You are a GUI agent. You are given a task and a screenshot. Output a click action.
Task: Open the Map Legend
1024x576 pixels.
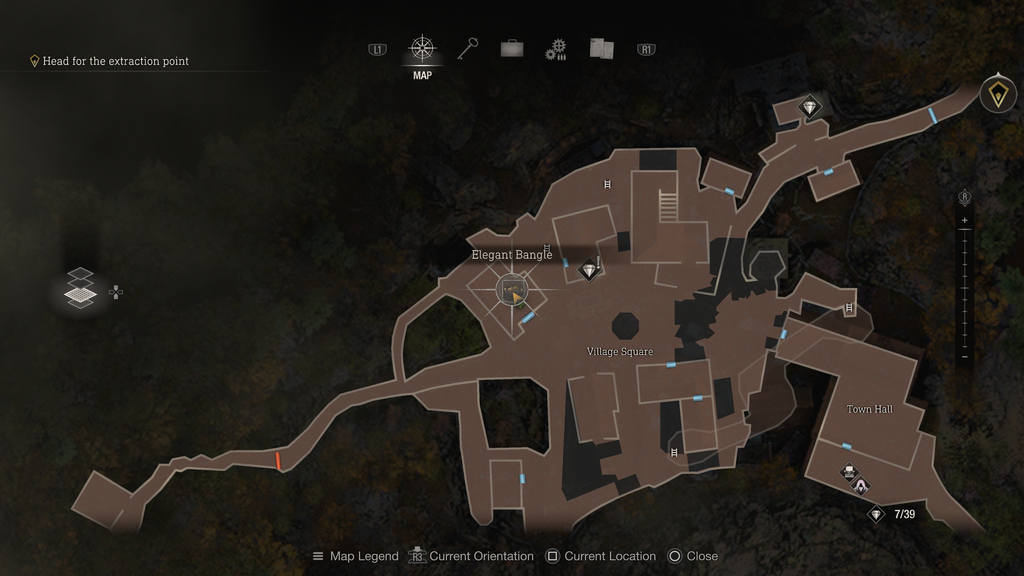coord(355,556)
